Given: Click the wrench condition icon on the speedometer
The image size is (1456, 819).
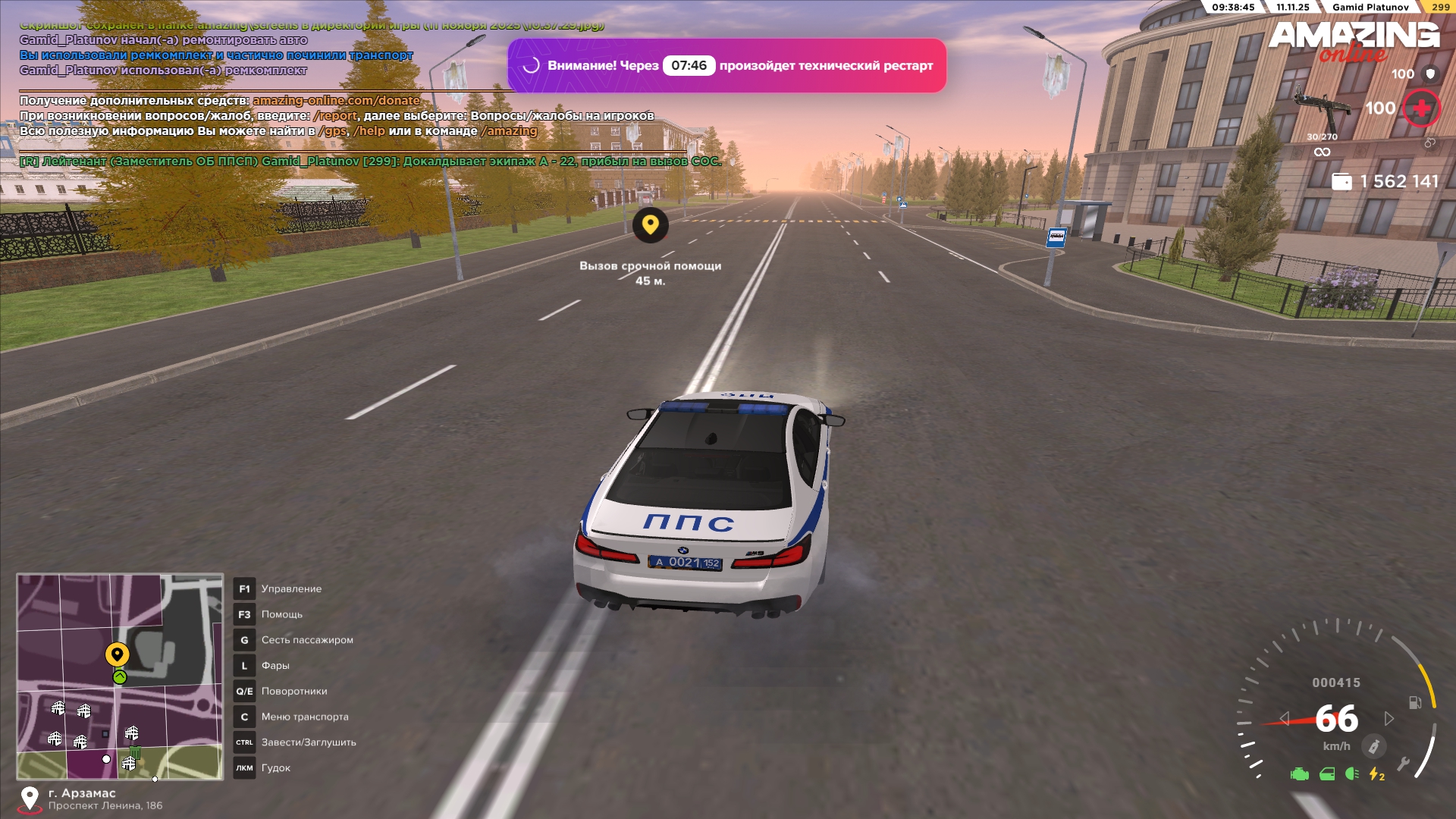Looking at the screenshot, I should (x=1403, y=764).
